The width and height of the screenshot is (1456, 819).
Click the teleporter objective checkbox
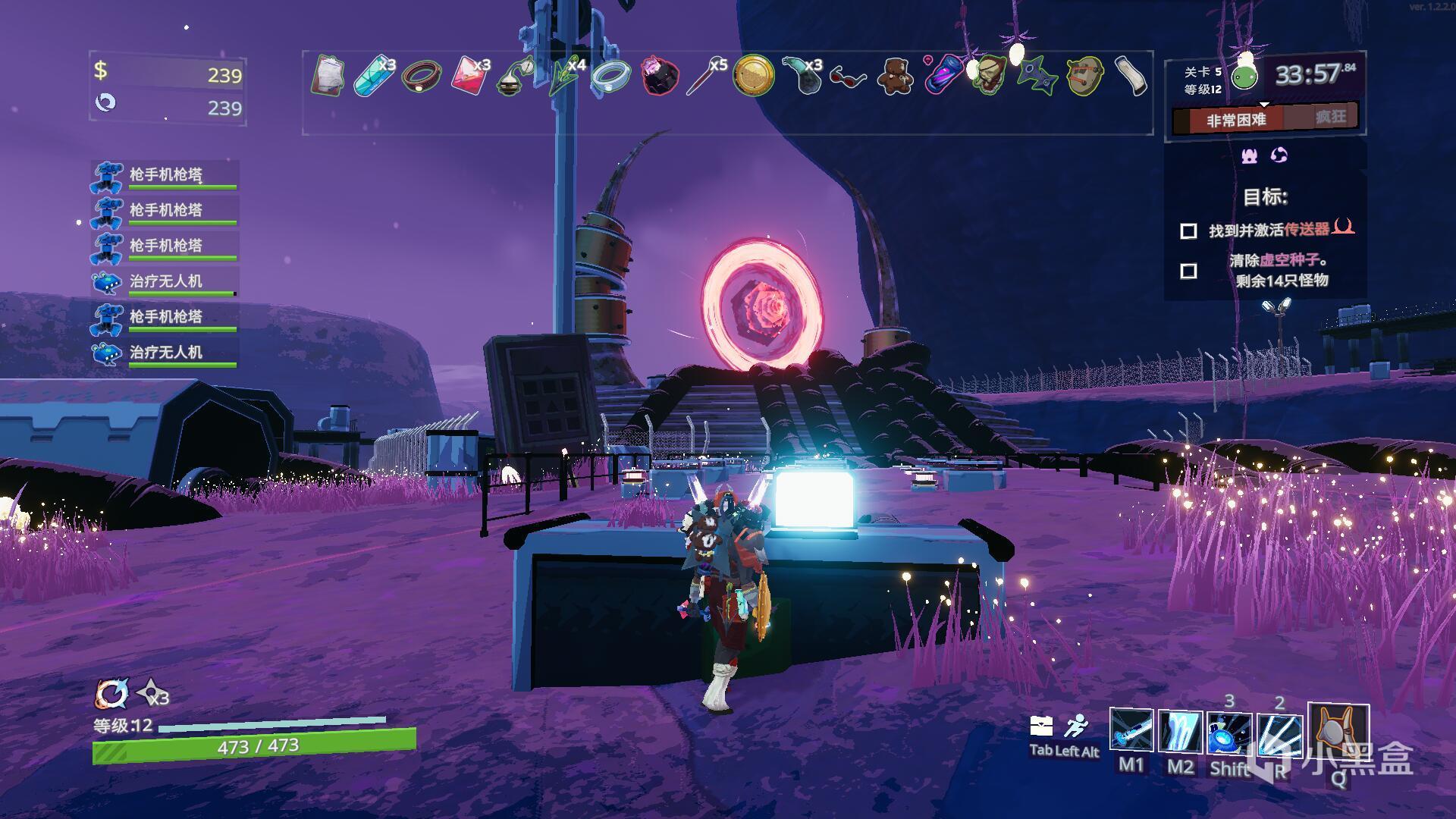pyautogui.click(x=1188, y=231)
